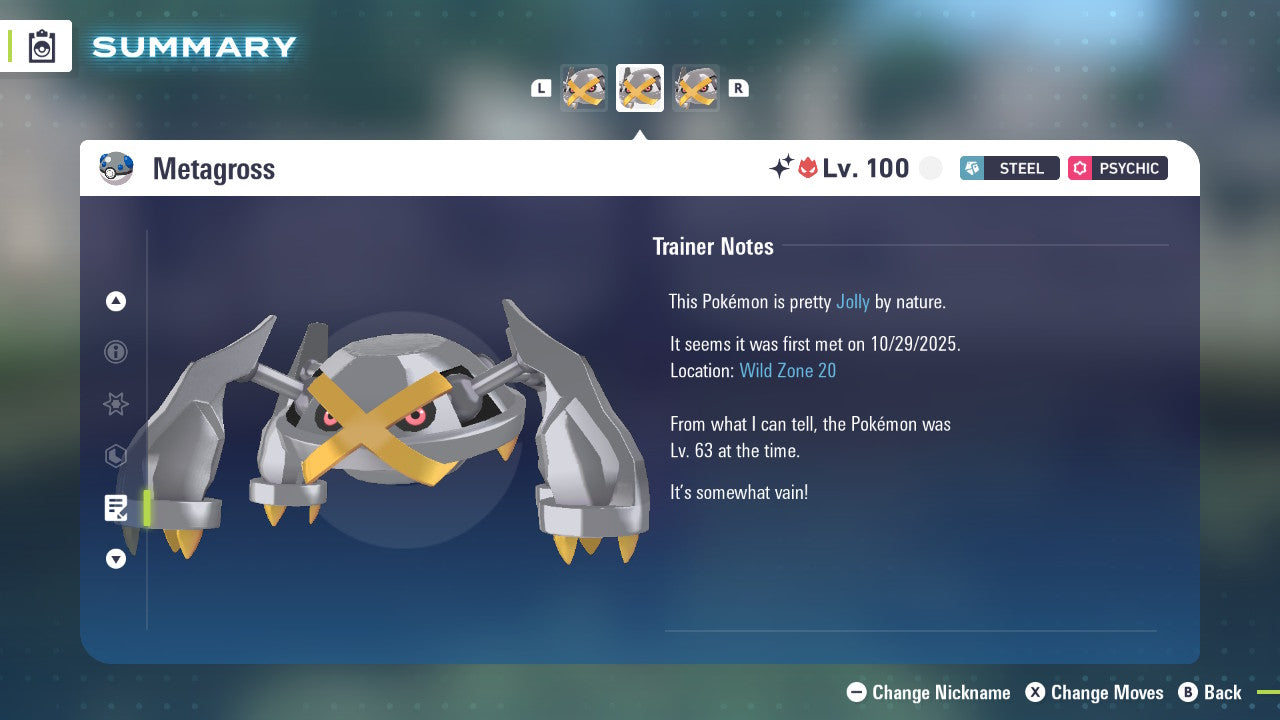Open the previous Pokémon via left thumbnail
Viewport: 1280px width, 720px height.
[584, 87]
